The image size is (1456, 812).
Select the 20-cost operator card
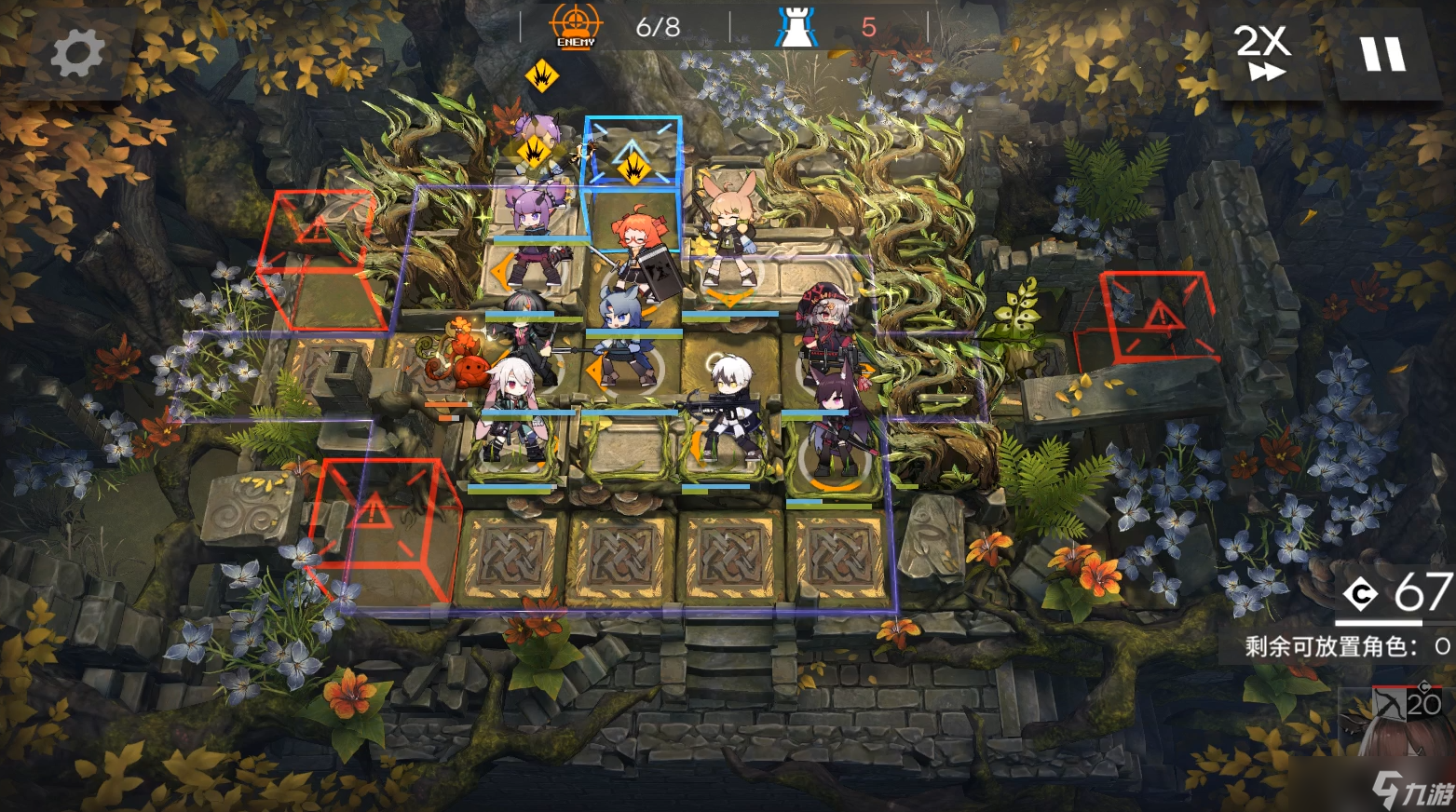point(1396,720)
